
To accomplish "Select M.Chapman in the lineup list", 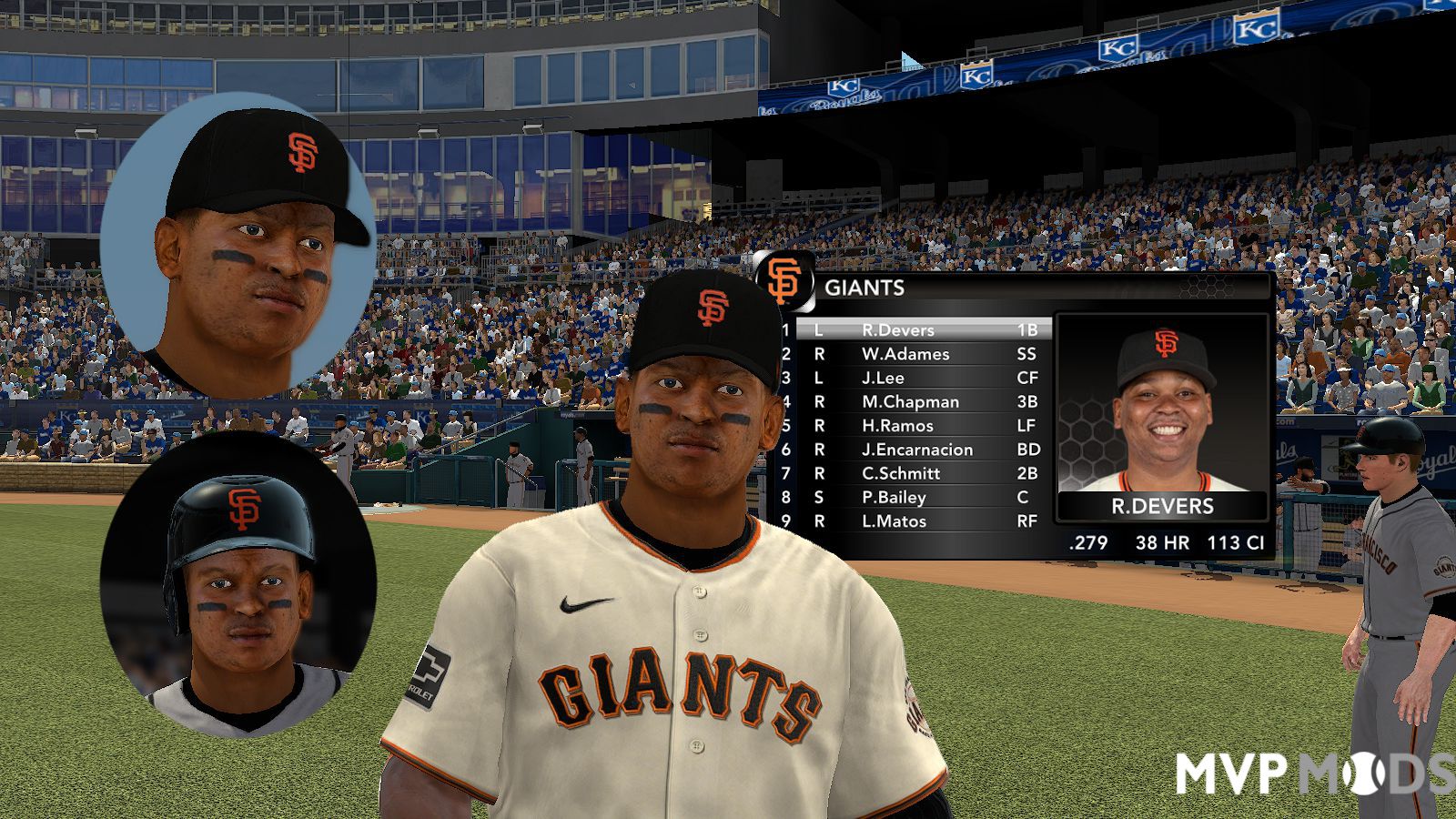I will [x=910, y=401].
